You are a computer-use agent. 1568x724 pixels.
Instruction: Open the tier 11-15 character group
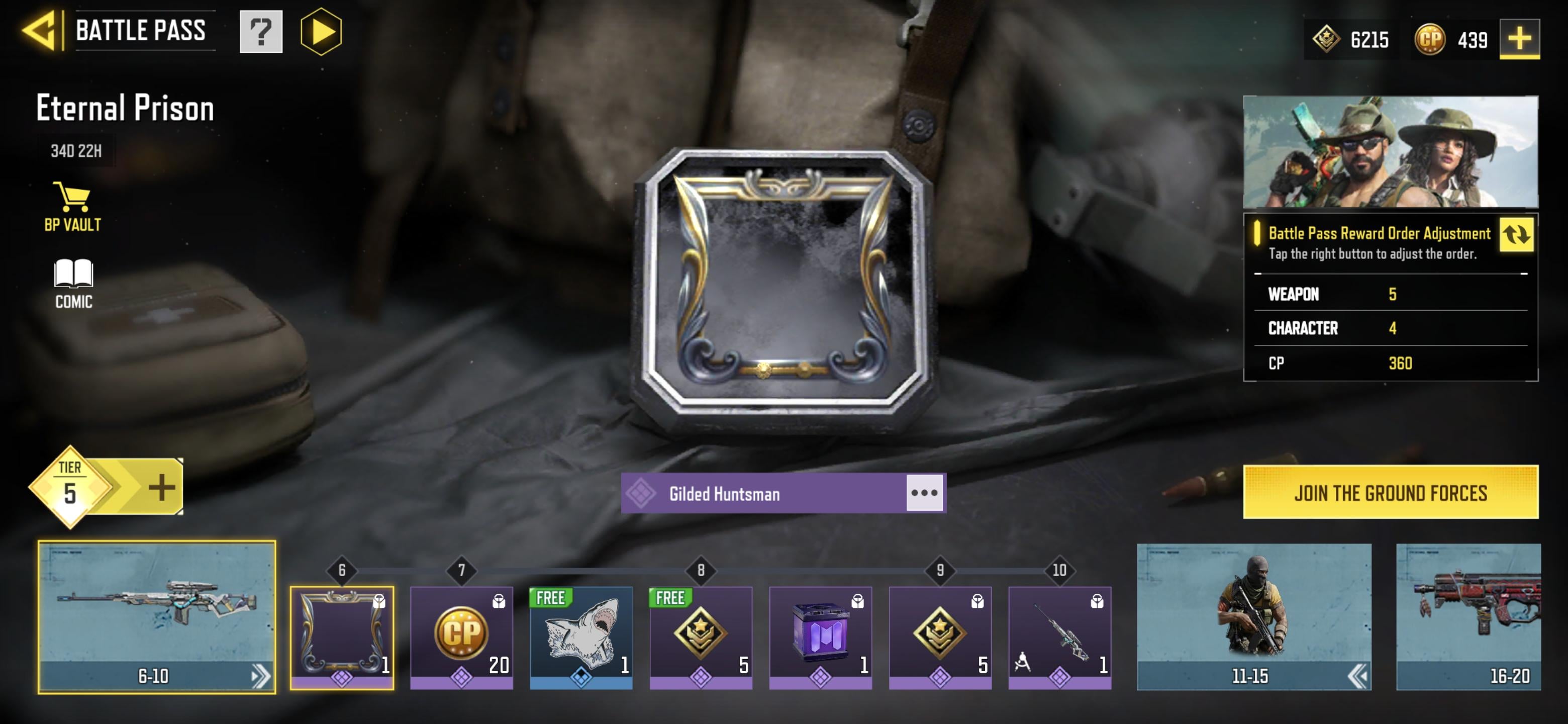[1253, 617]
